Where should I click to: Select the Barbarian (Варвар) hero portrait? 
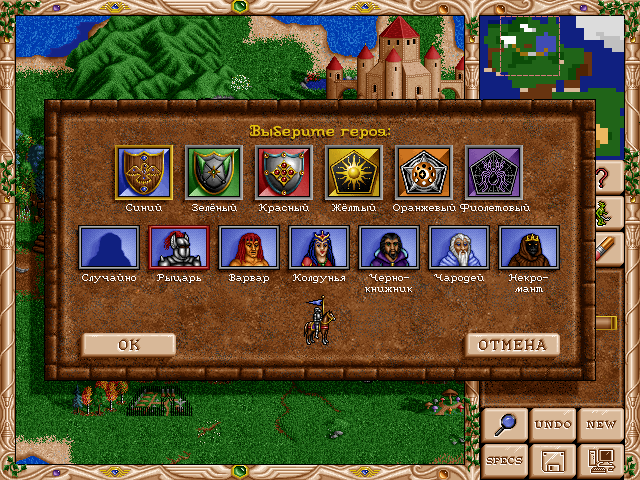[x=249, y=247]
